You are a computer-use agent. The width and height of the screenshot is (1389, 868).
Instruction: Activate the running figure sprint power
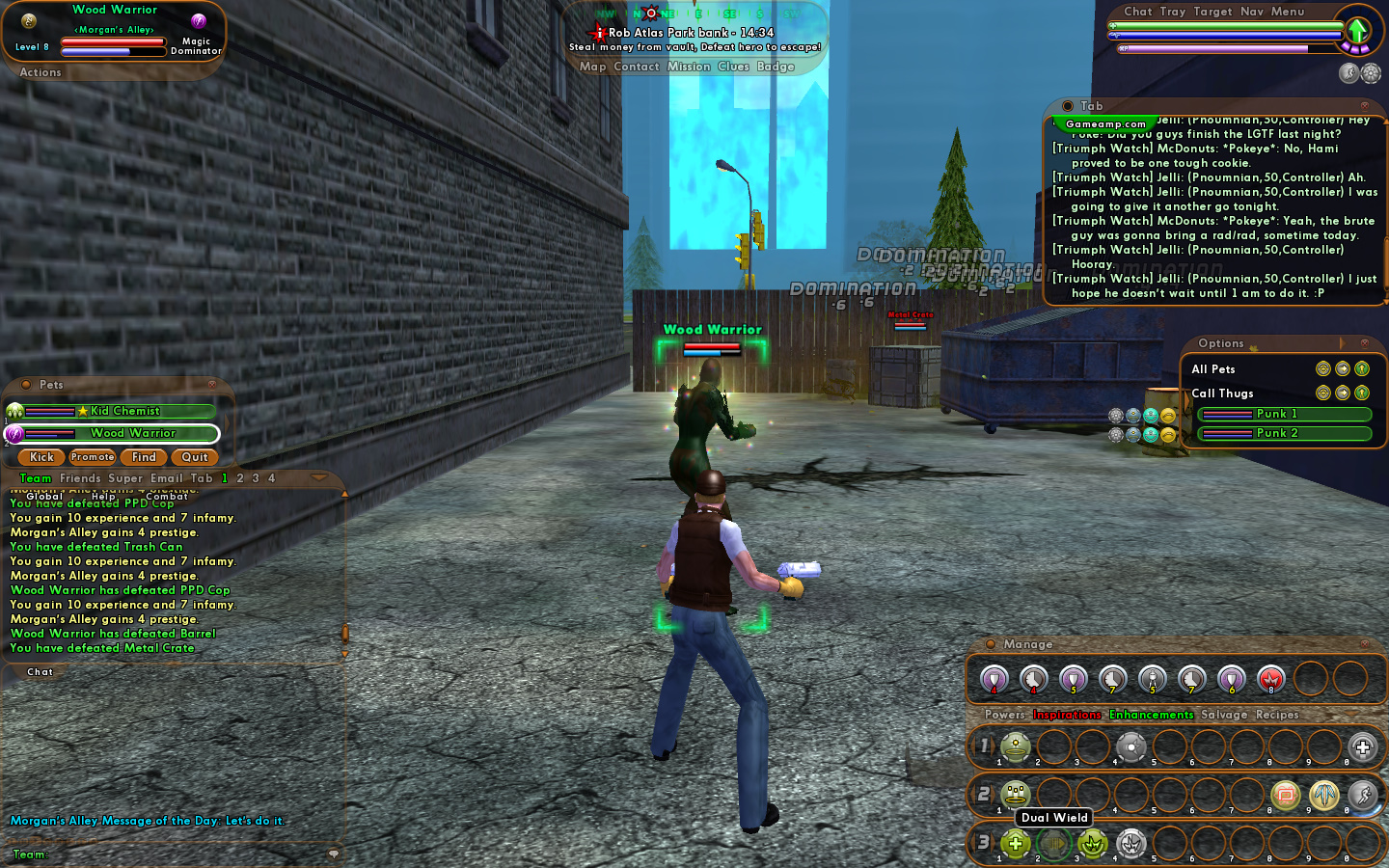pyautogui.click(x=1362, y=795)
